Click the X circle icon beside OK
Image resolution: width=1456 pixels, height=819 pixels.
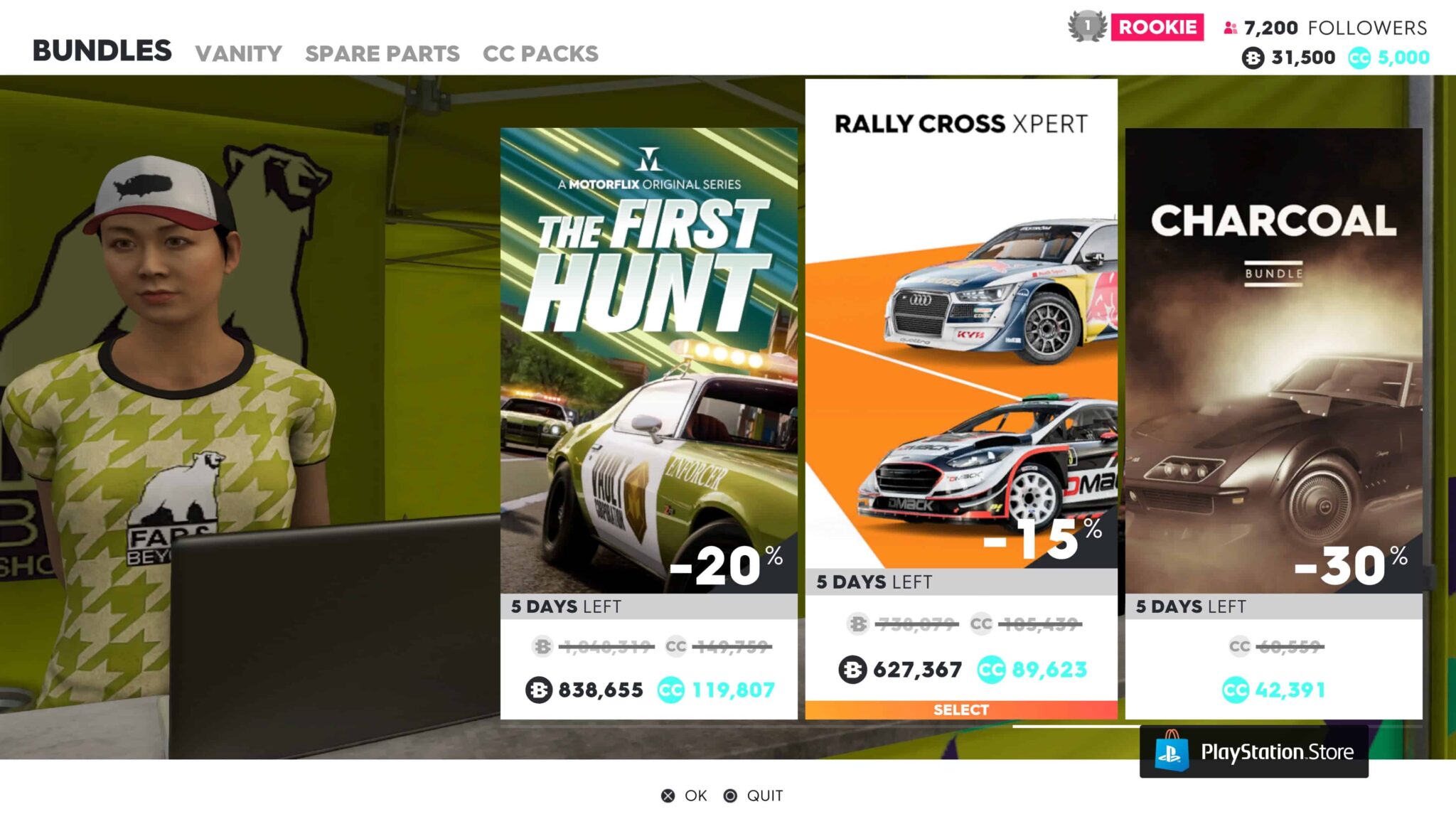tap(666, 796)
